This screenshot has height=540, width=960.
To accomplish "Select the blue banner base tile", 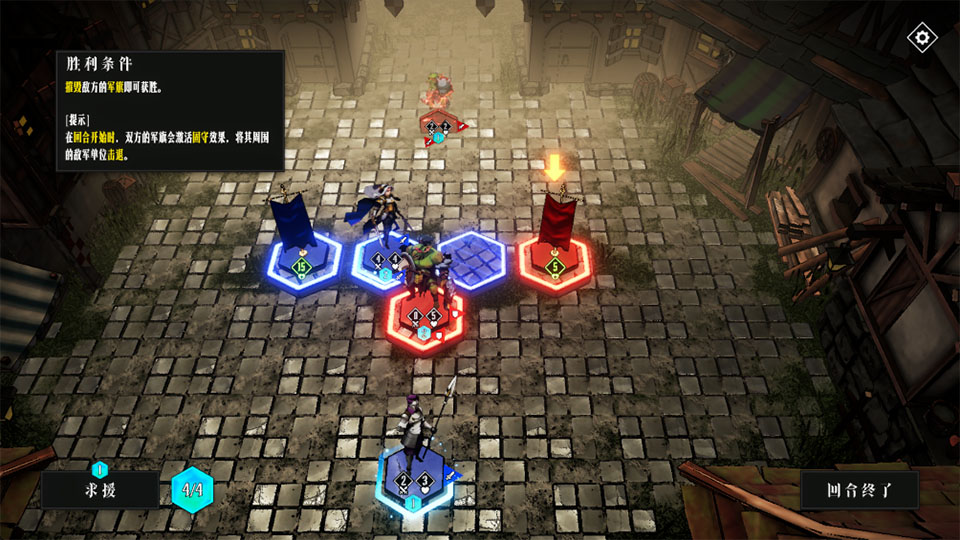I will point(301,266).
